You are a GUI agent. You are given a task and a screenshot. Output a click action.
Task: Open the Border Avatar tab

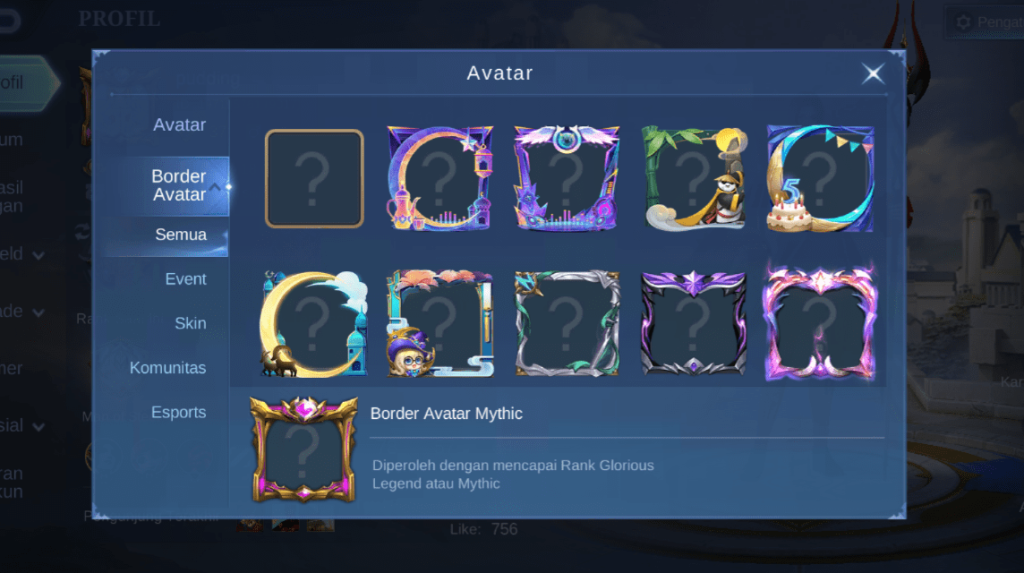(x=178, y=185)
